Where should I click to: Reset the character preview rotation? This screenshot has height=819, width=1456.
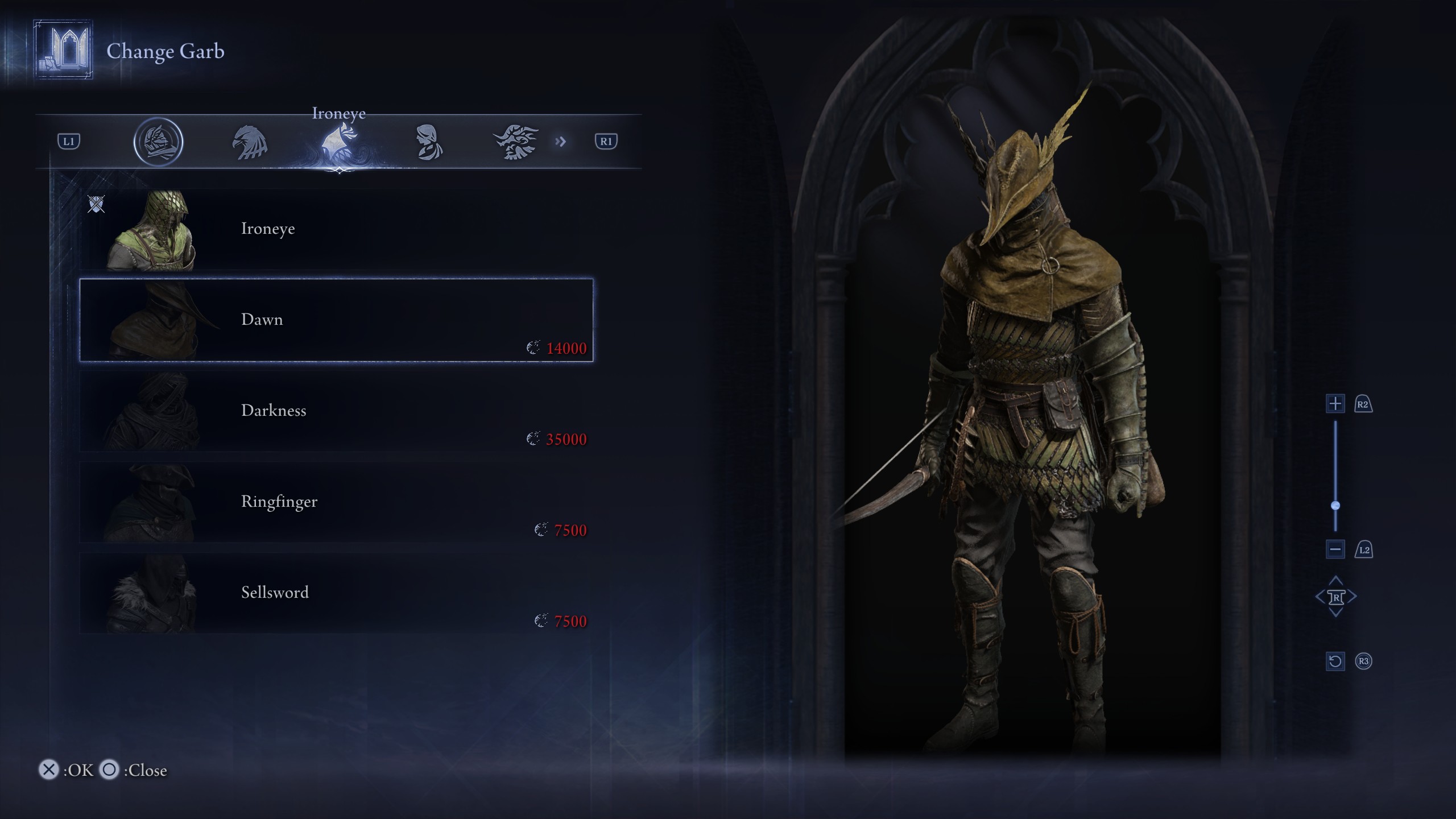[1335, 661]
